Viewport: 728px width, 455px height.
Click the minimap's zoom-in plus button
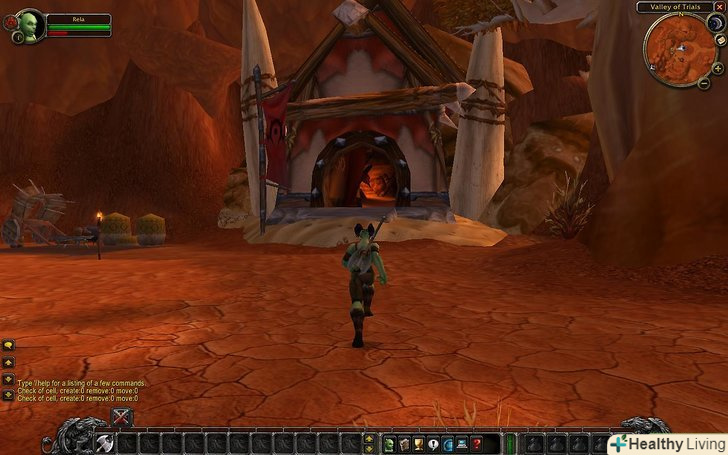(x=718, y=68)
